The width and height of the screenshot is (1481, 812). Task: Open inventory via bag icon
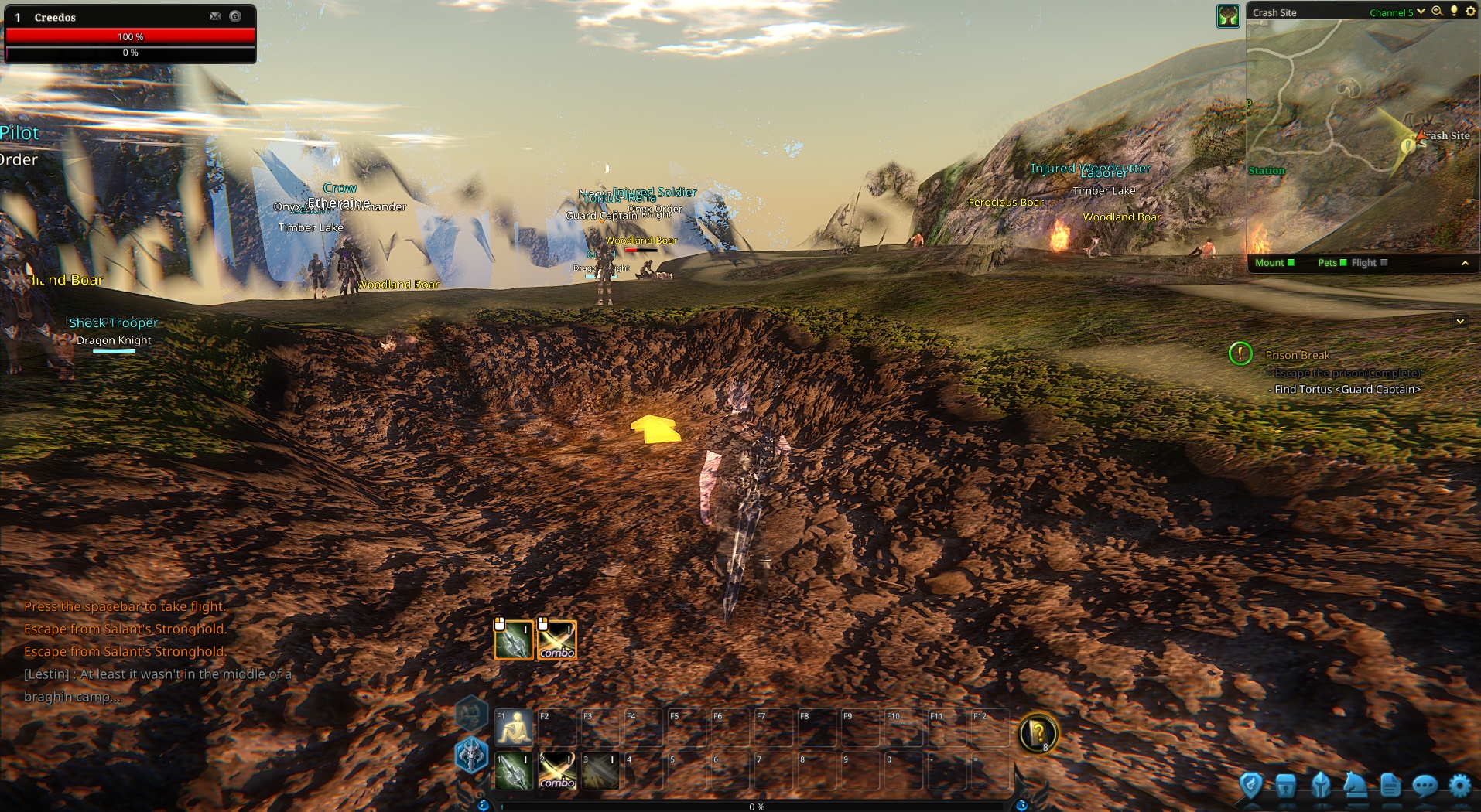pyautogui.click(x=1286, y=785)
